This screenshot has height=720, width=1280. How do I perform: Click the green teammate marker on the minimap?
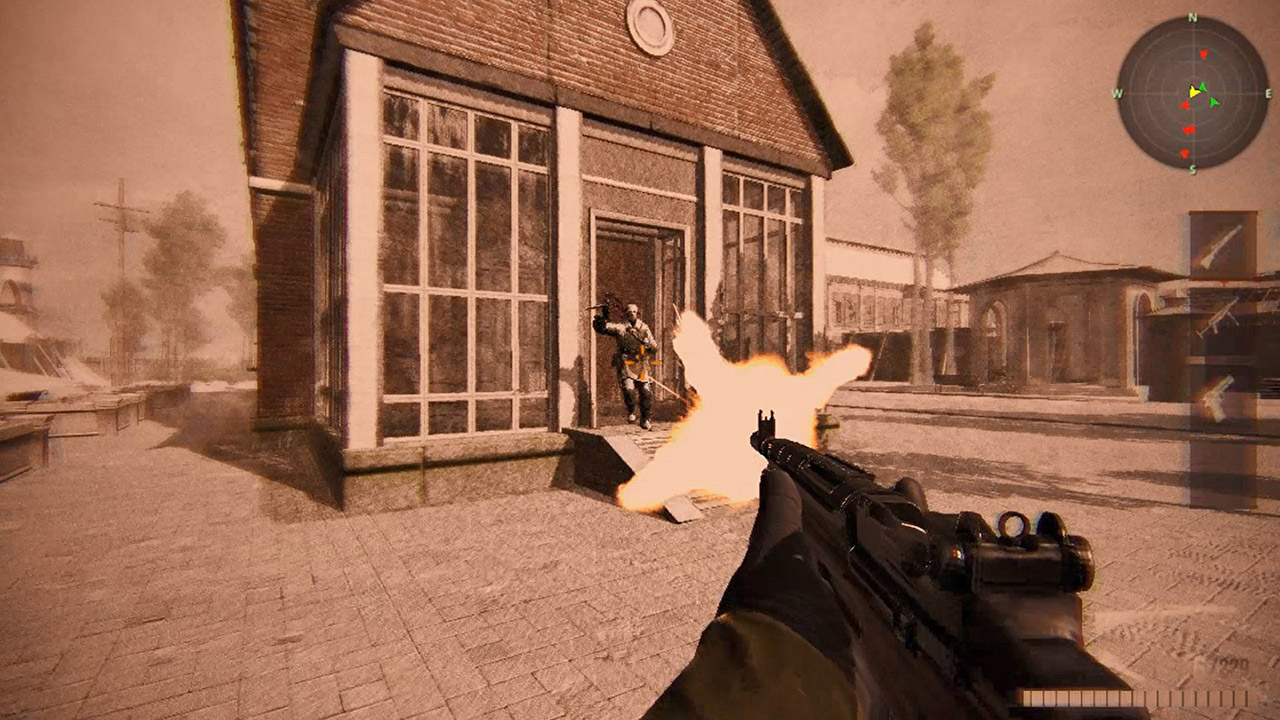[1202, 86]
